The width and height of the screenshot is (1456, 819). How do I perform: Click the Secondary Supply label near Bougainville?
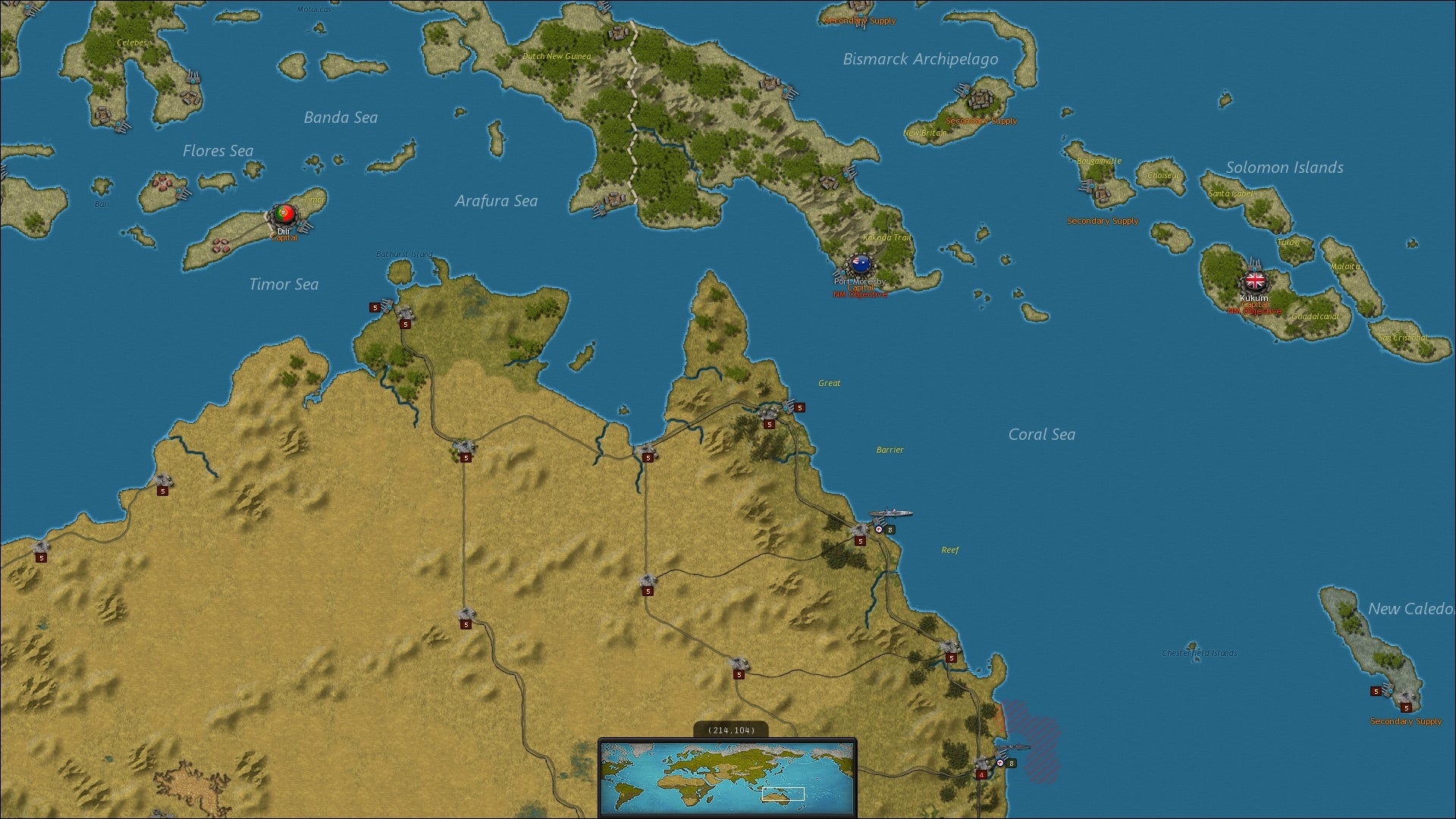(1103, 221)
